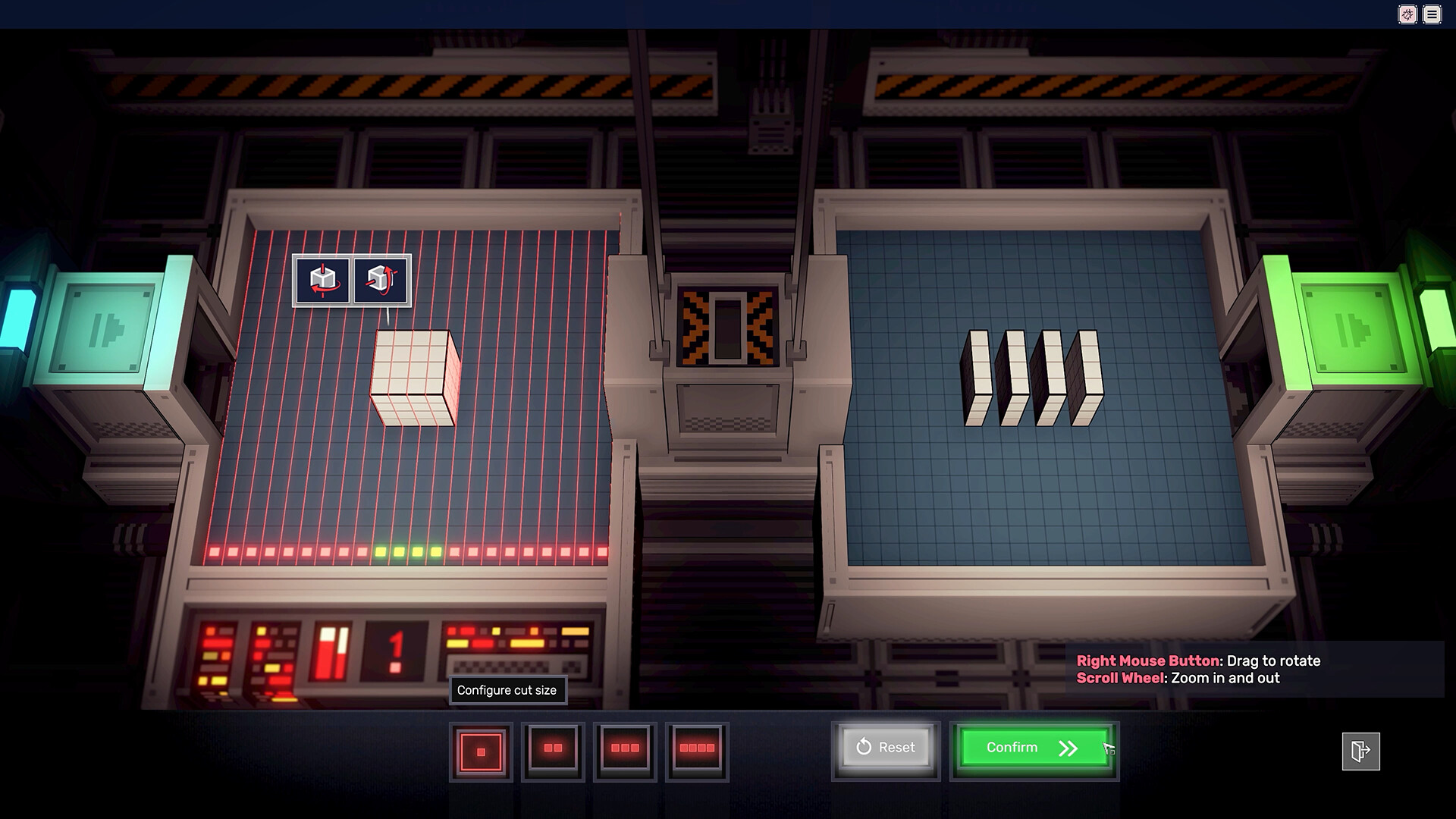Open the hamburger main menu
1456x819 pixels.
coord(1432,14)
